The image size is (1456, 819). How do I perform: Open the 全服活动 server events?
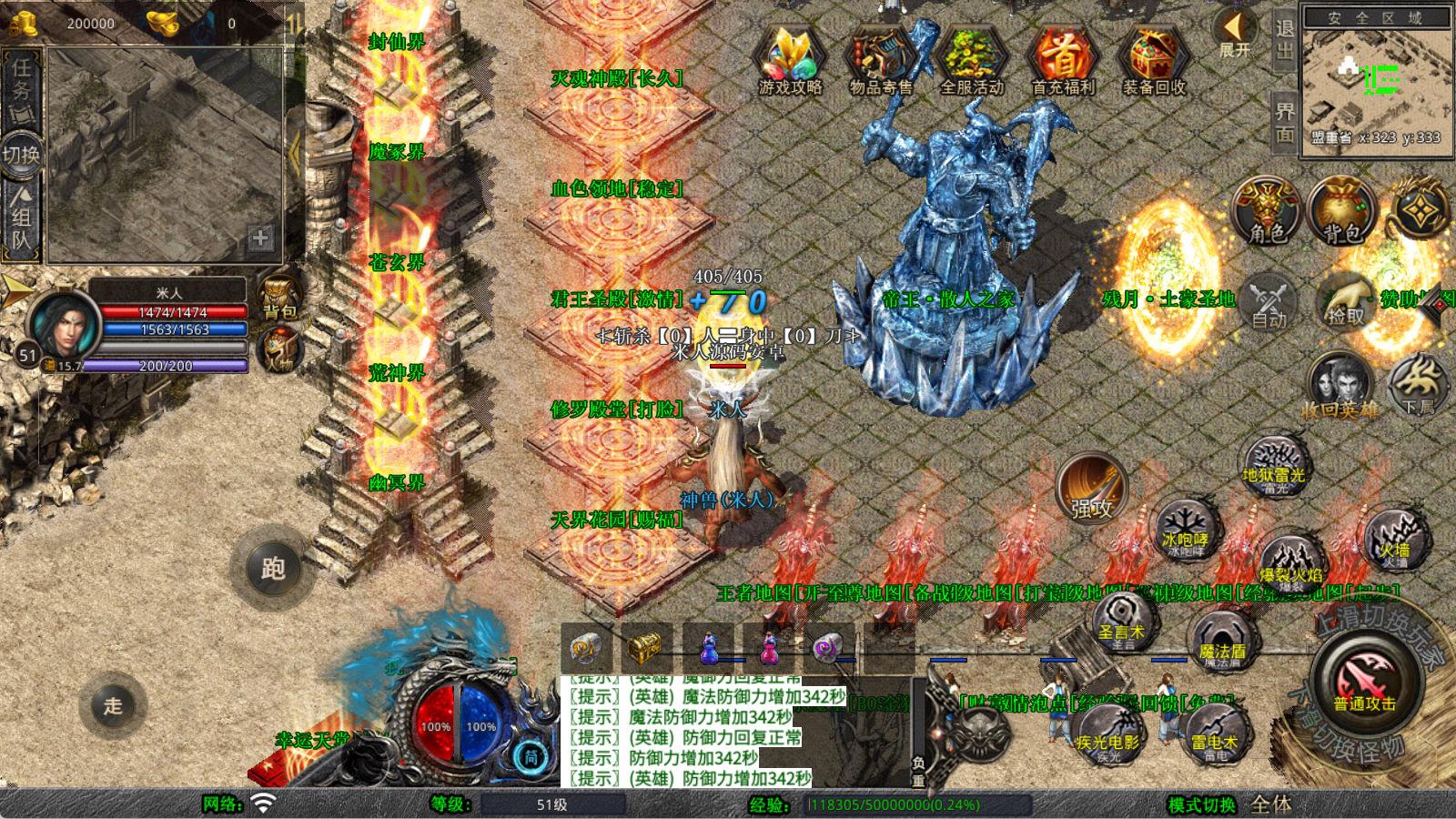[972, 60]
